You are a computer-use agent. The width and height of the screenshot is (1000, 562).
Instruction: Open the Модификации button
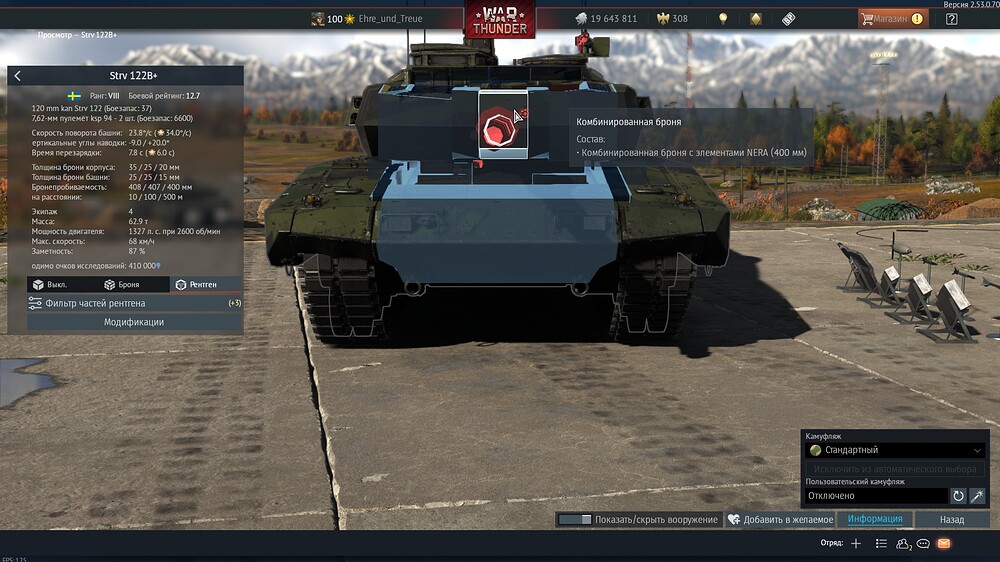pos(134,322)
